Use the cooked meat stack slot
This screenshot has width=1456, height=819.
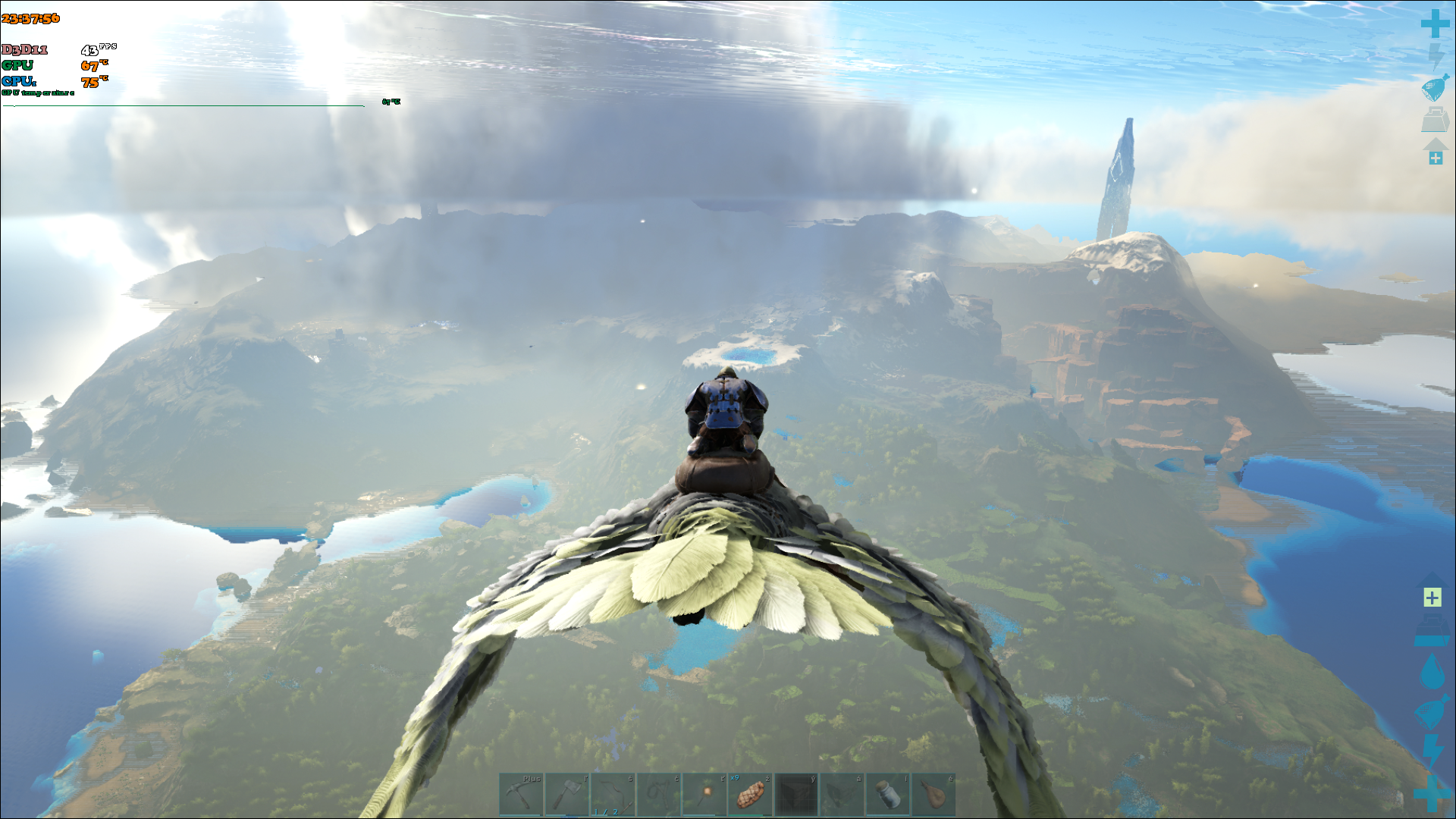click(x=750, y=795)
